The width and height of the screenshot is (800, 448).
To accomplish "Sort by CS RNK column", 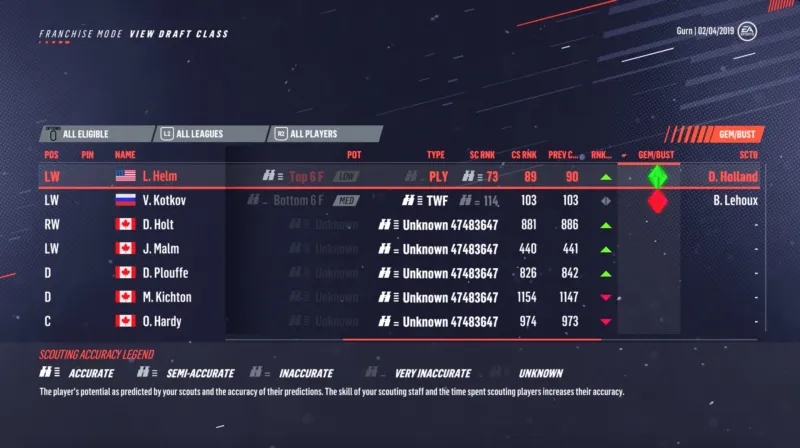I will (x=524, y=155).
